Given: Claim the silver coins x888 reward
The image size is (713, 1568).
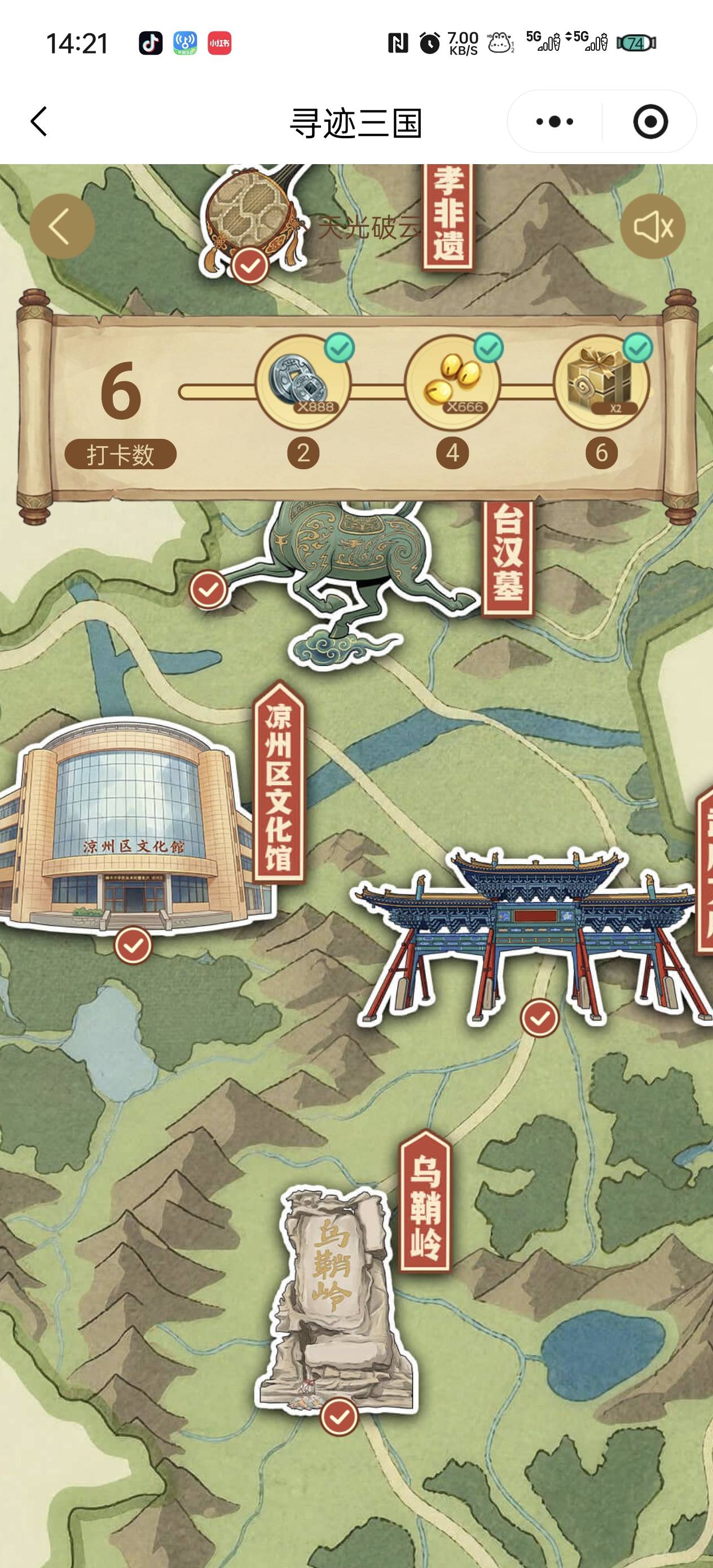Looking at the screenshot, I should pyautogui.click(x=302, y=384).
